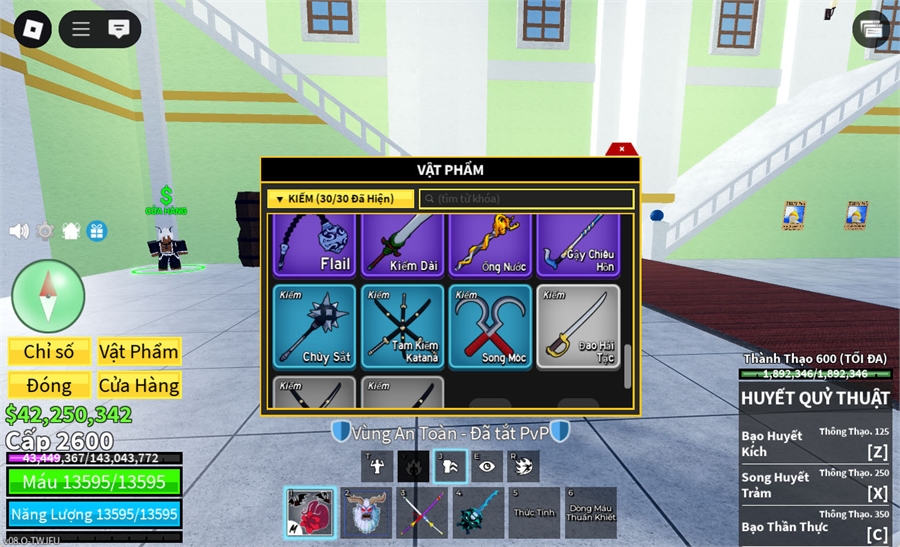This screenshot has width=900, height=547.
Task: Open the Cửa Hàng shop
Action: pyautogui.click(x=139, y=385)
